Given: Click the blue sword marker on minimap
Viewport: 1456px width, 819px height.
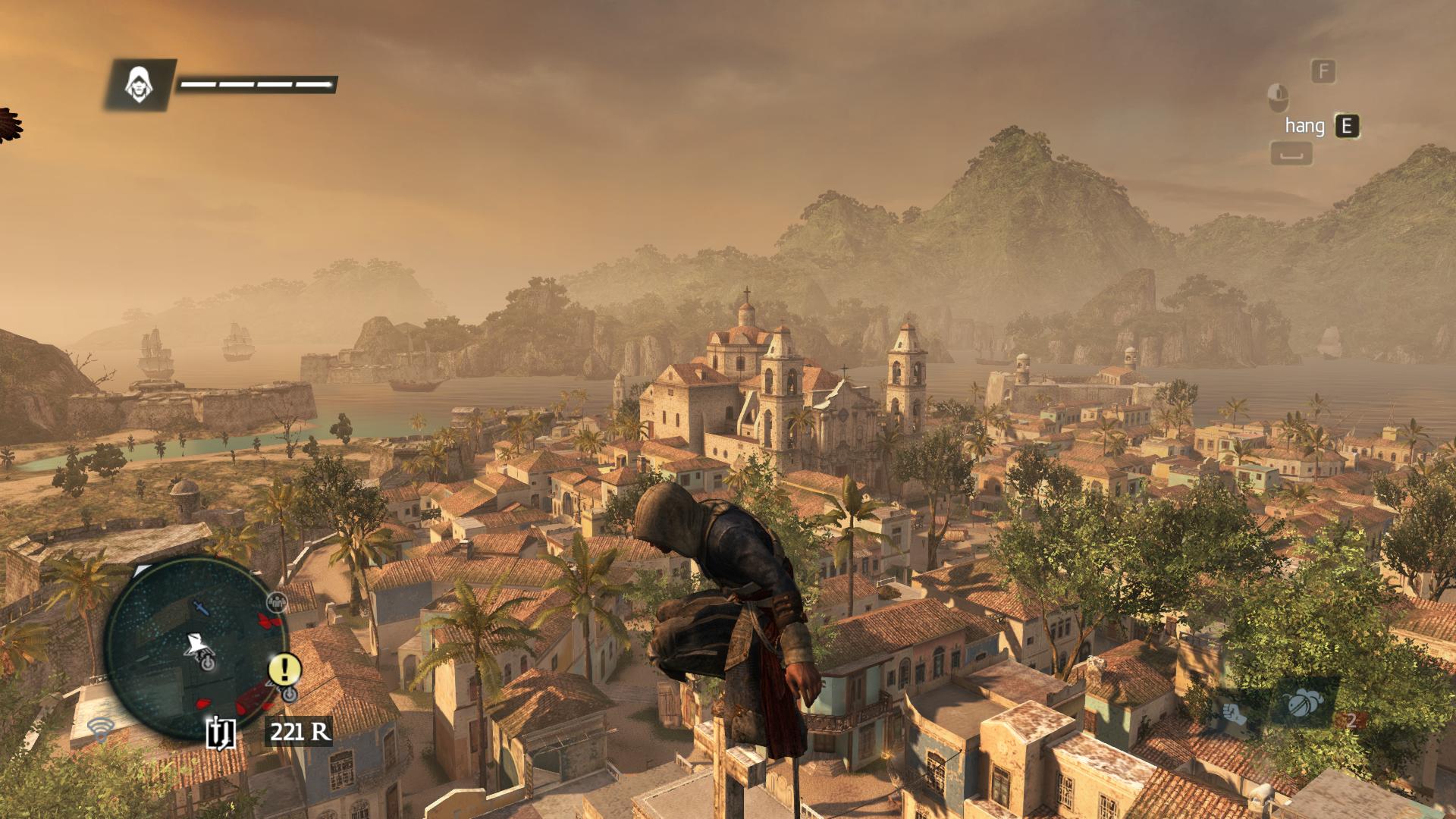Looking at the screenshot, I should click(x=199, y=608).
